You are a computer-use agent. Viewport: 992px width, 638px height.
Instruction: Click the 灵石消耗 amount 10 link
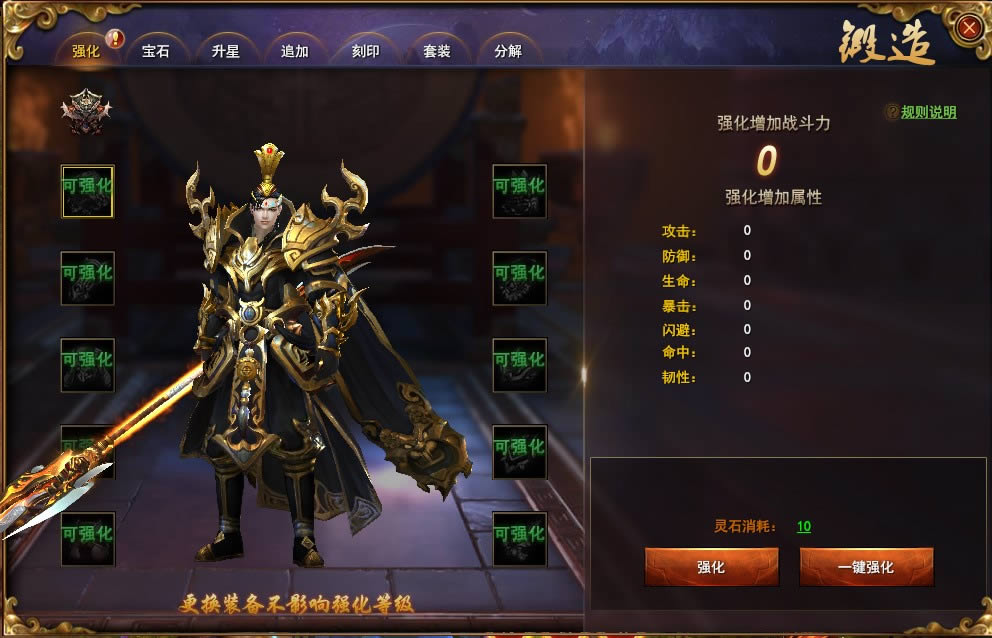804,526
